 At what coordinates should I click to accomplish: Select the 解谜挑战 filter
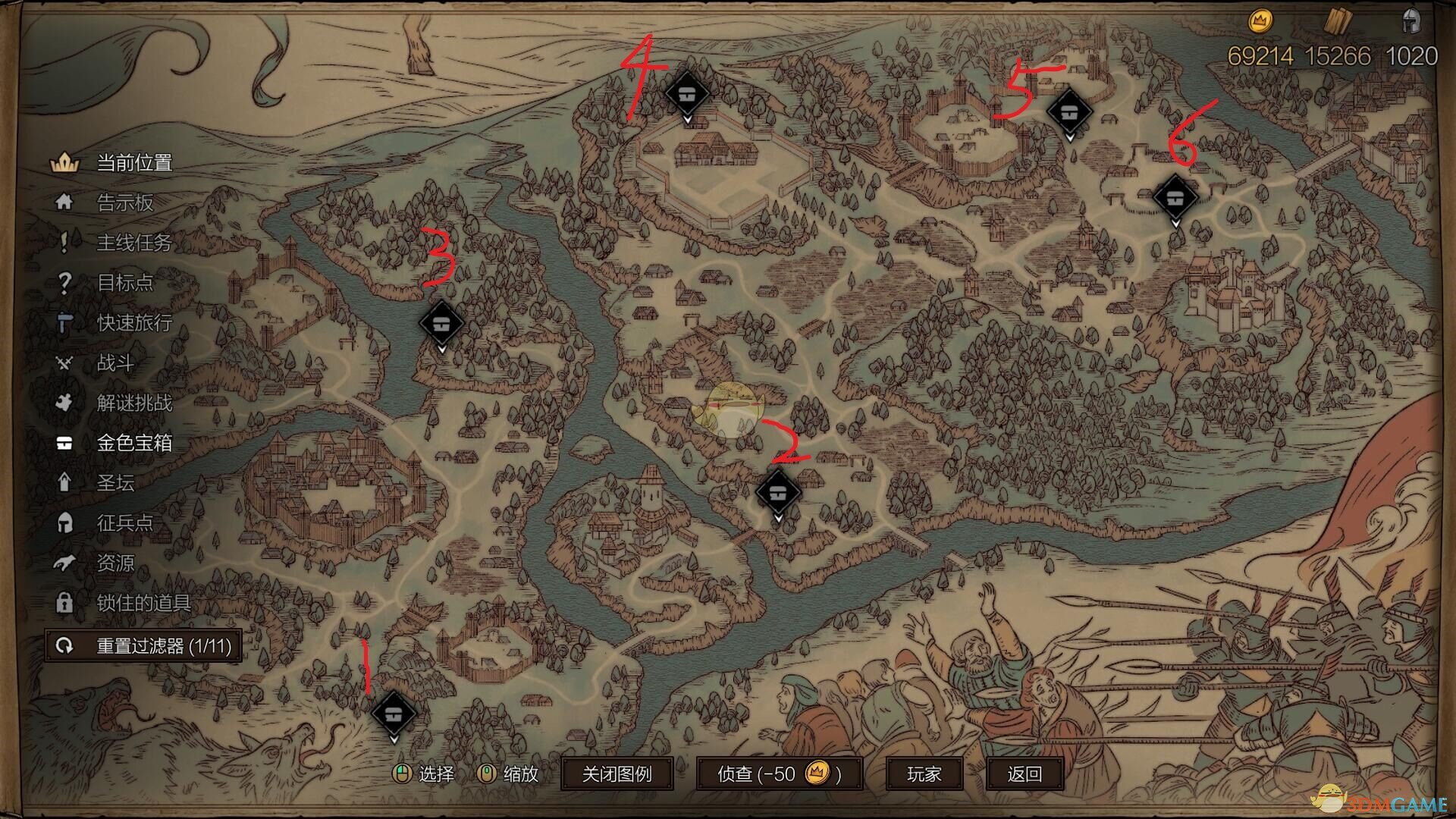(x=133, y=403)
